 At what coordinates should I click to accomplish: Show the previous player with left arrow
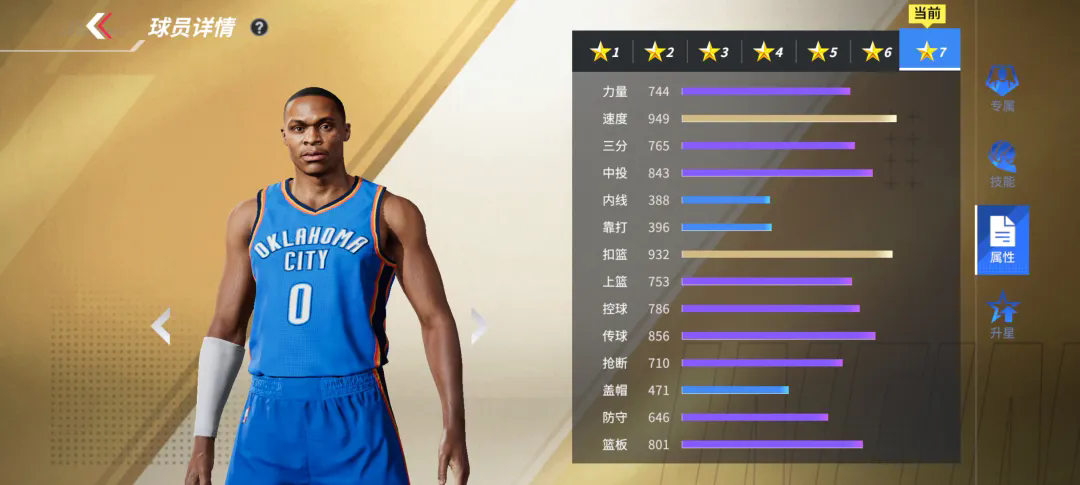coord(161,326)
